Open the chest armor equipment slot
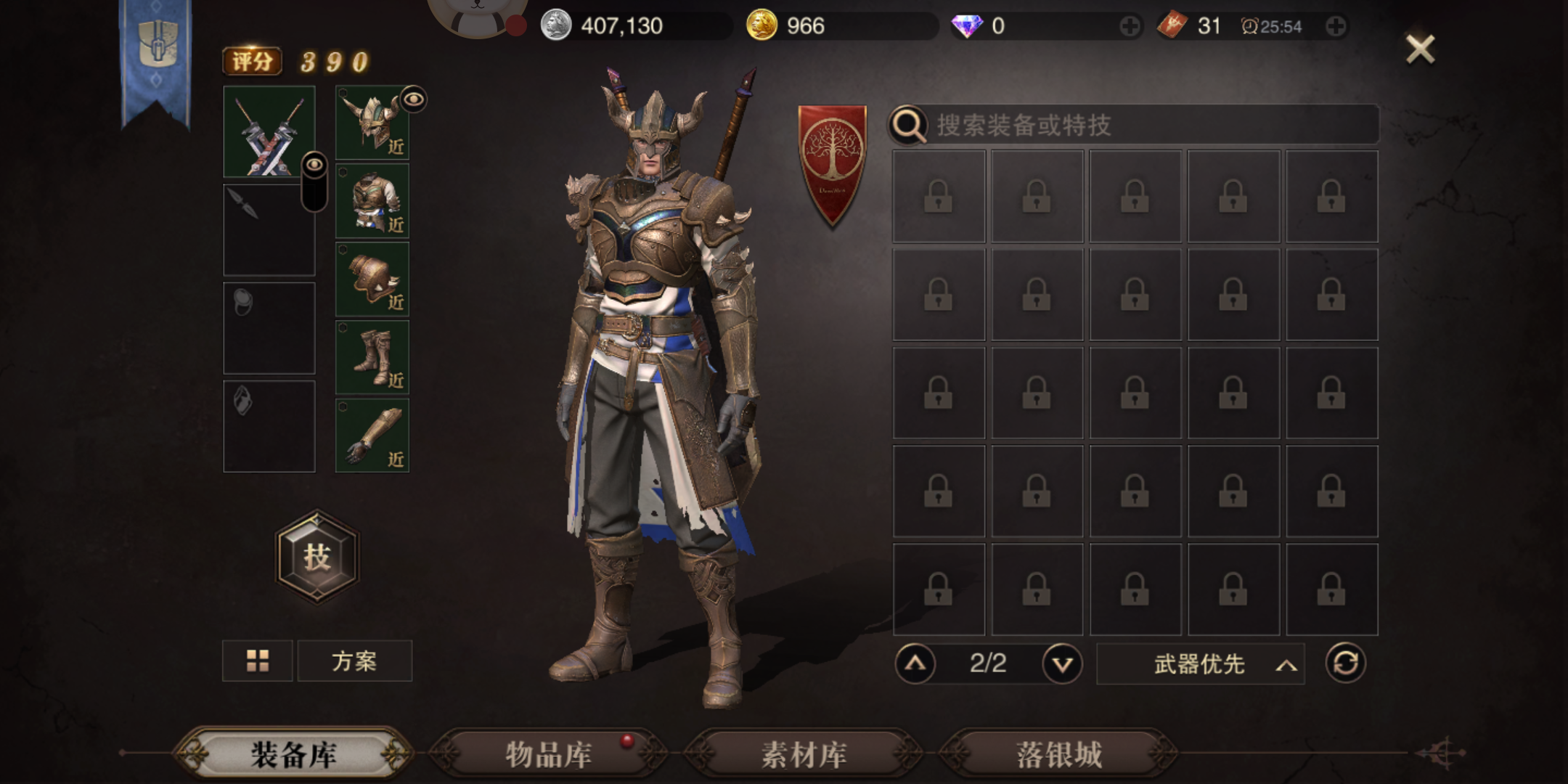The height and width of the screenshot is (784, 1568). pos(372,202)
